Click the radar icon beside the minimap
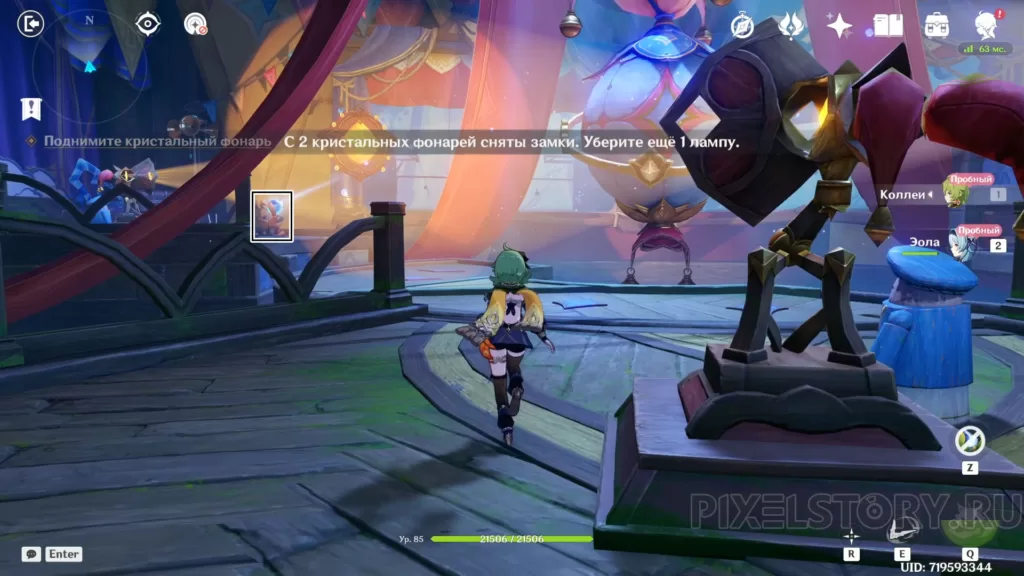 tap(195, 23)
